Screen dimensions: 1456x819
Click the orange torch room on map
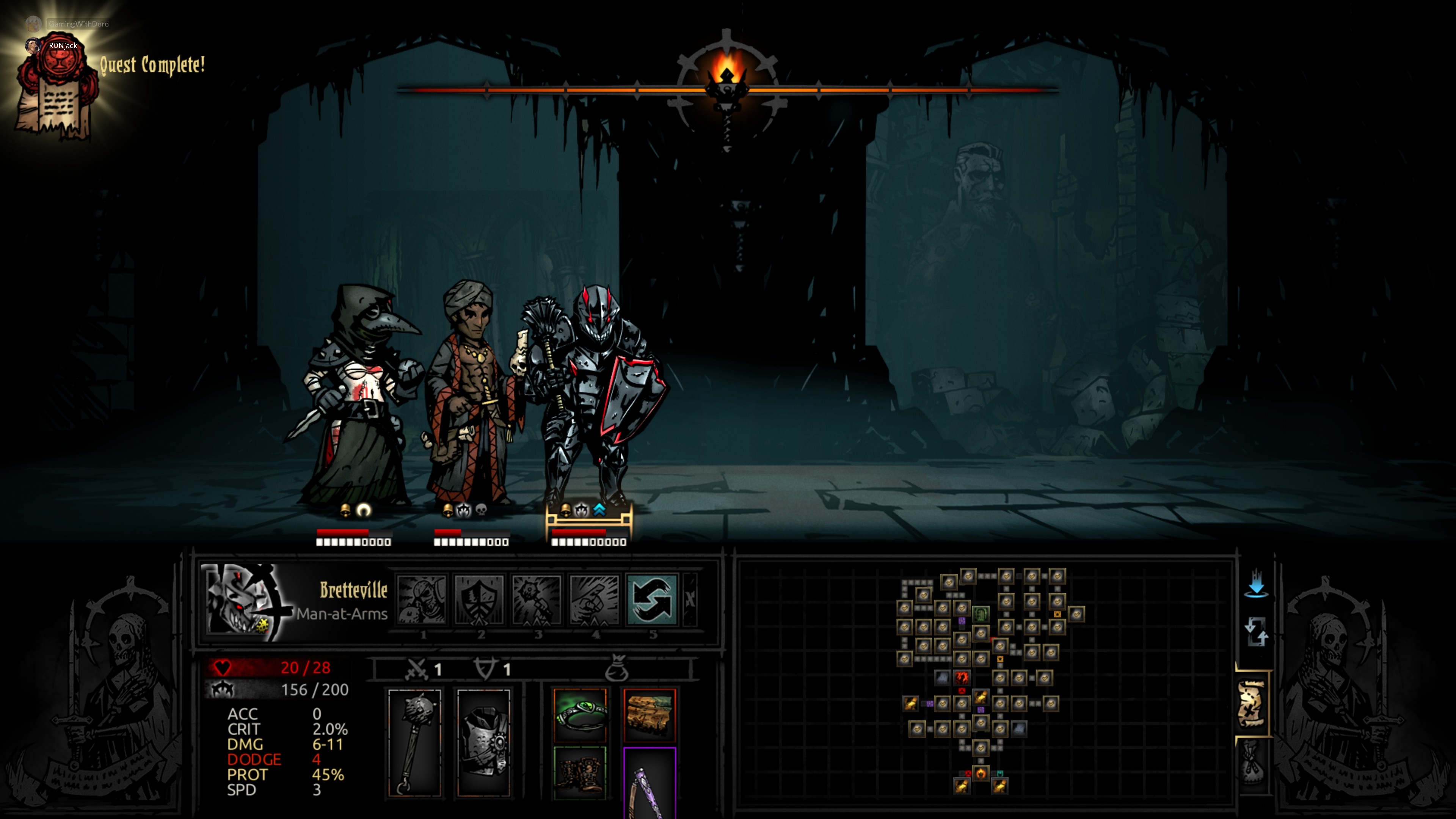981,773
